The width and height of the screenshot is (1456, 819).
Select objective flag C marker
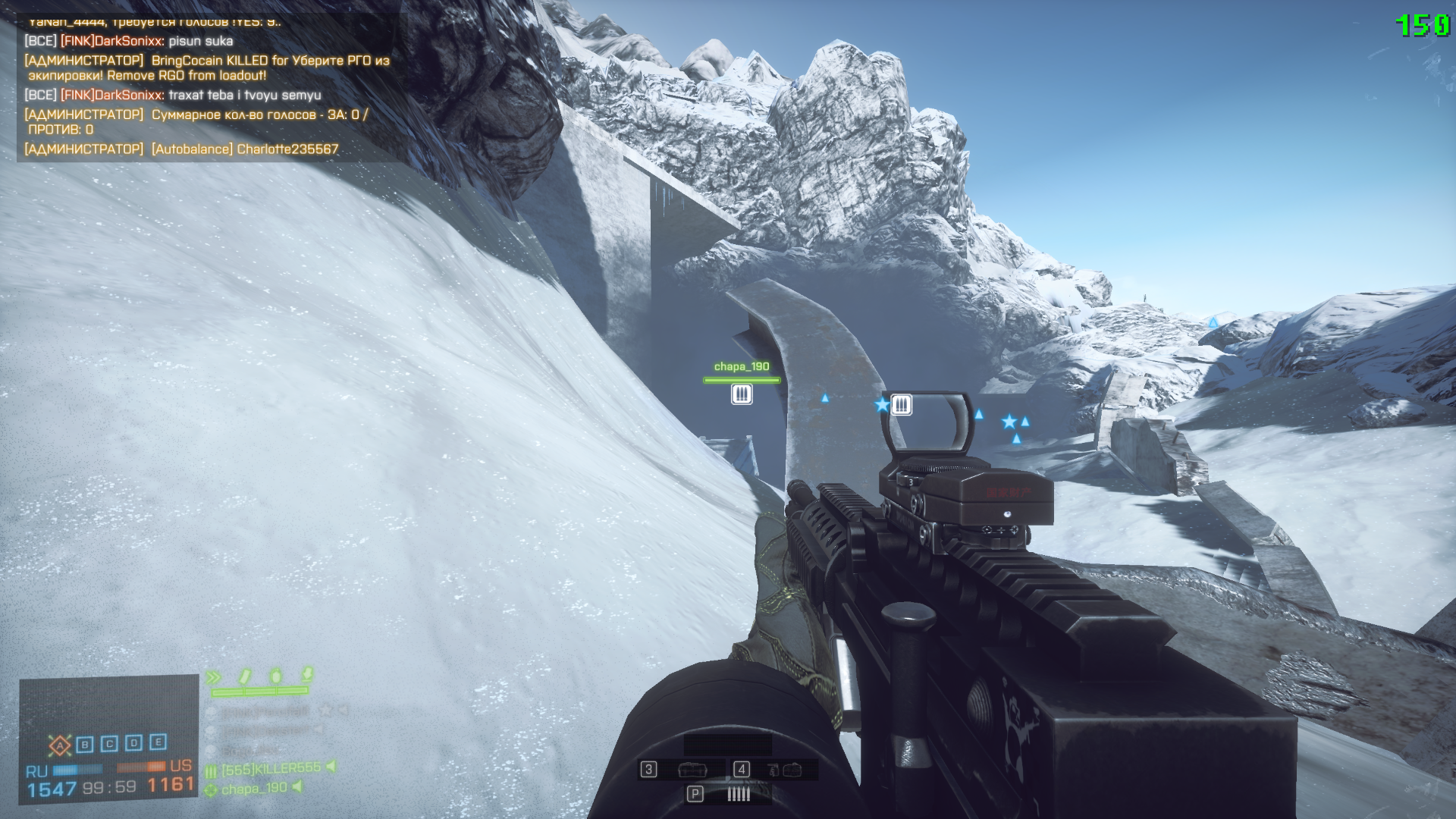tap(109, 744)
